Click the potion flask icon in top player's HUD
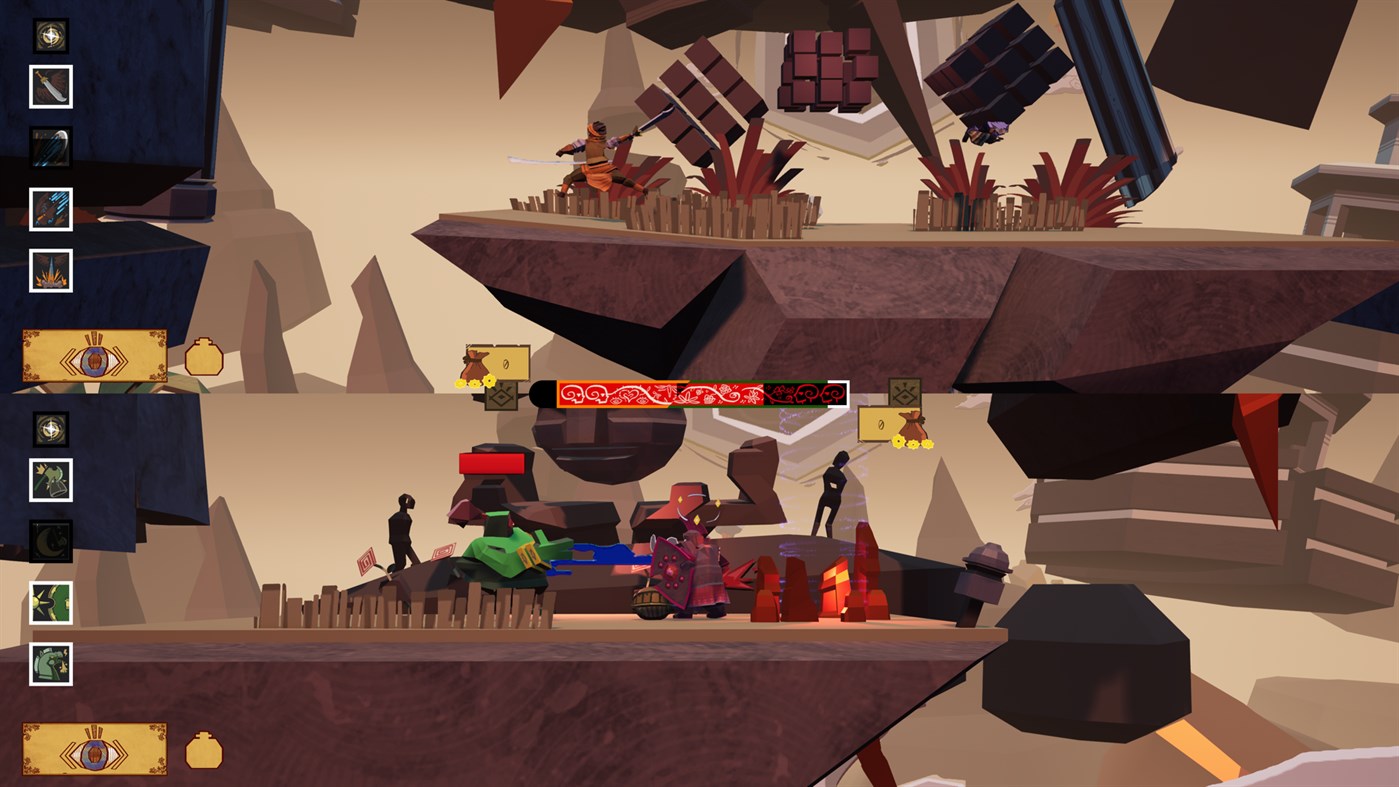 (x=204, y=354)
